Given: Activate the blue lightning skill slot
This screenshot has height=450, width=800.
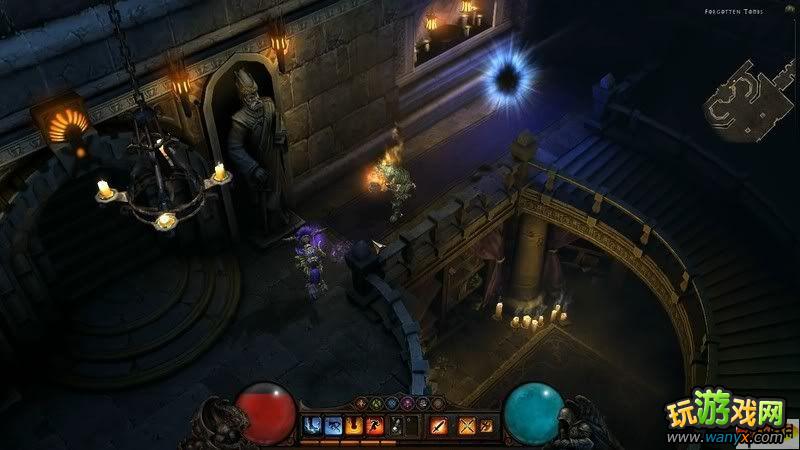Looking at the screenshot, I should [310, 426].
